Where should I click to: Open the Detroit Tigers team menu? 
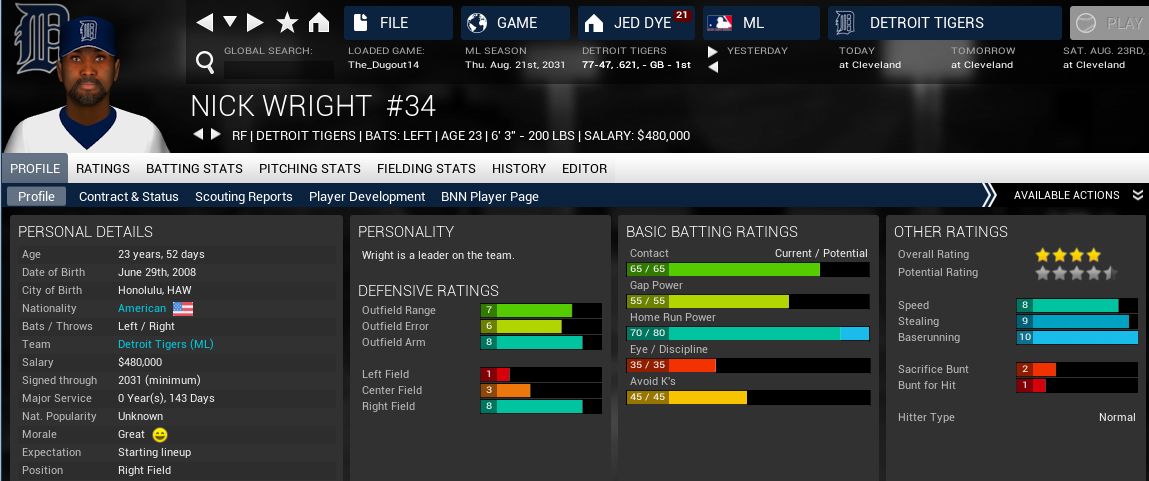coord(943,23)
